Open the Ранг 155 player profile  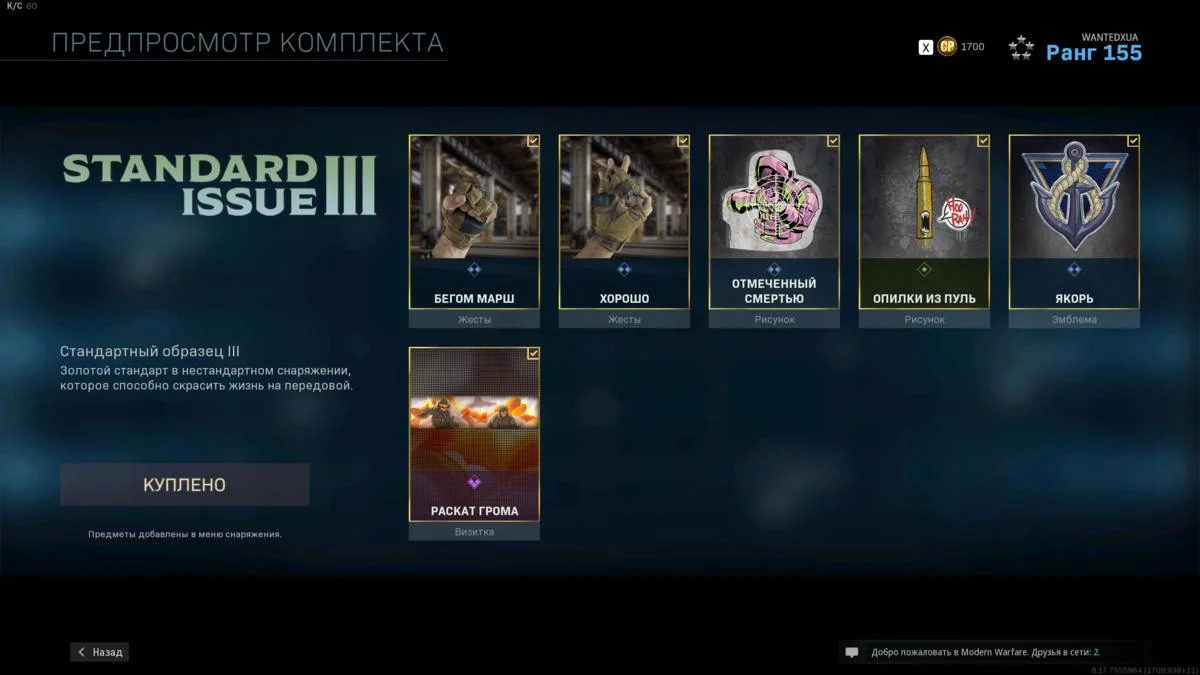[x=1093, y=53]
